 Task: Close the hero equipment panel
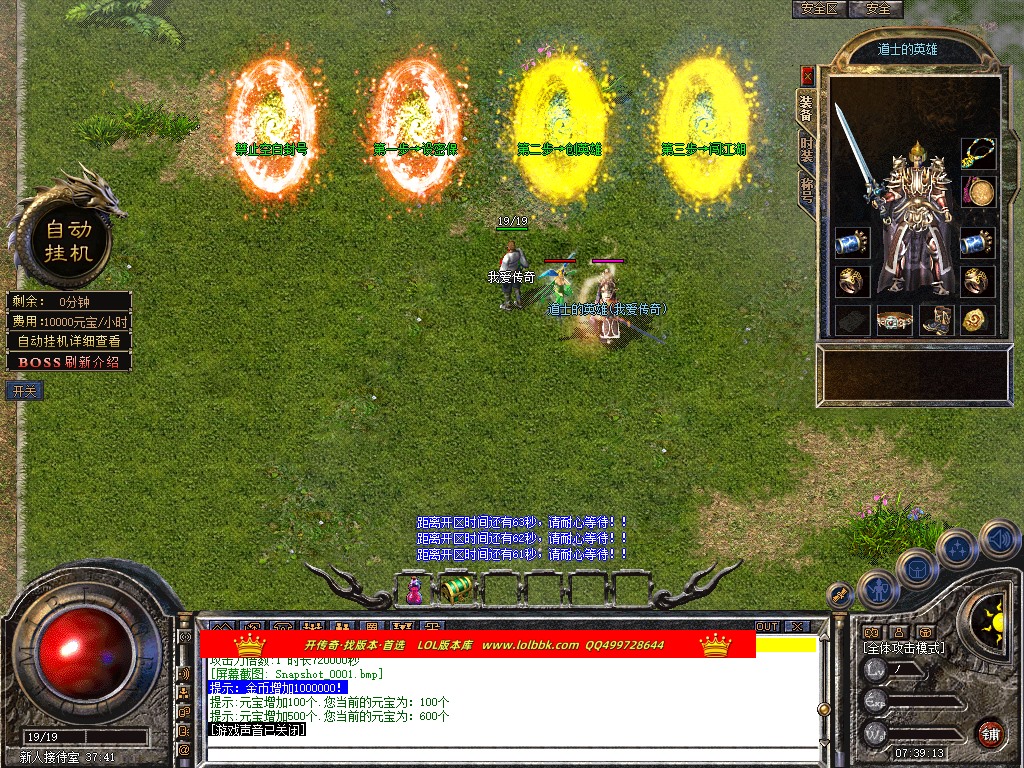[807, 77]
